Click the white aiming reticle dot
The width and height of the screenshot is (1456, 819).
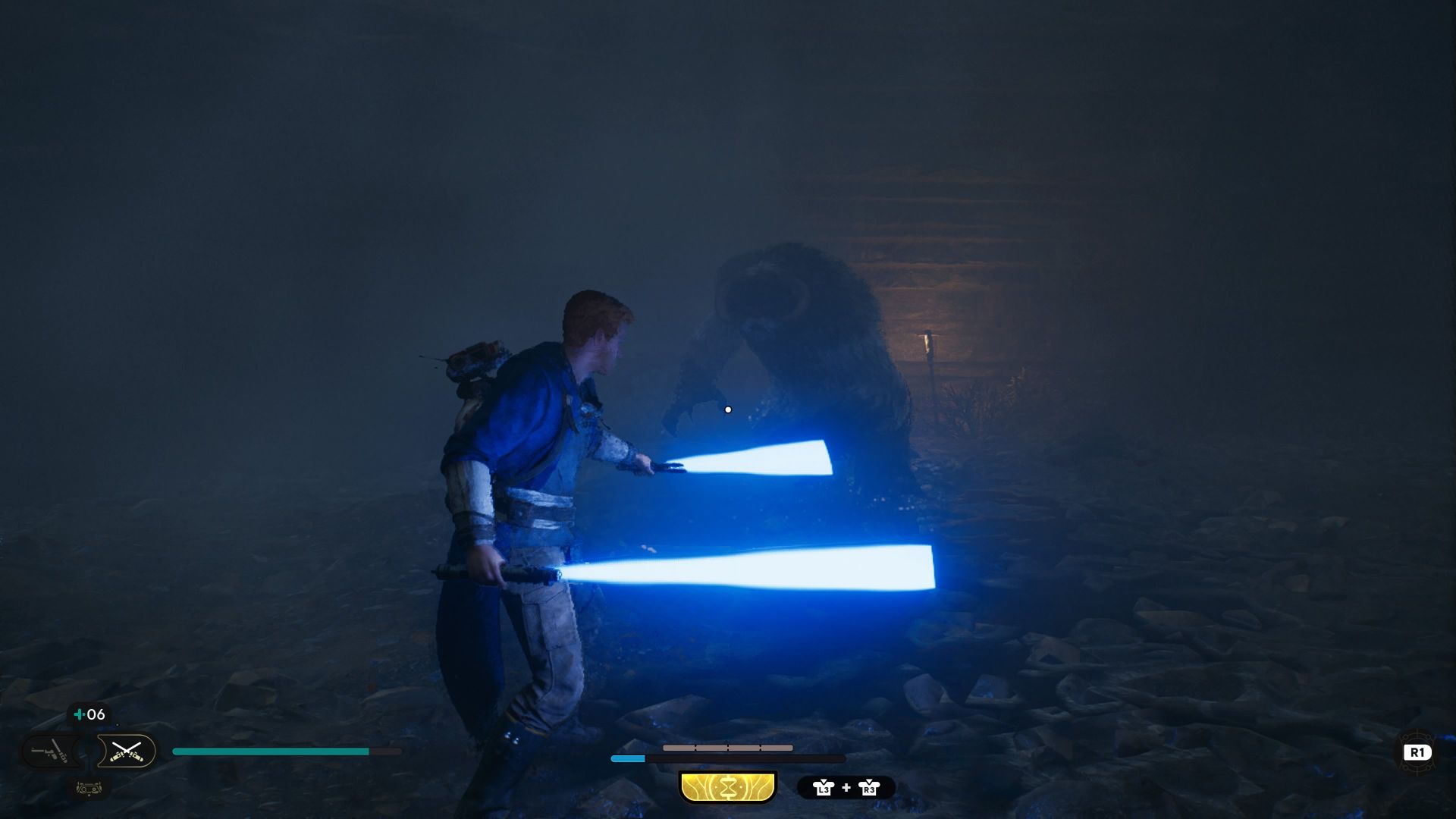point(728,409)
